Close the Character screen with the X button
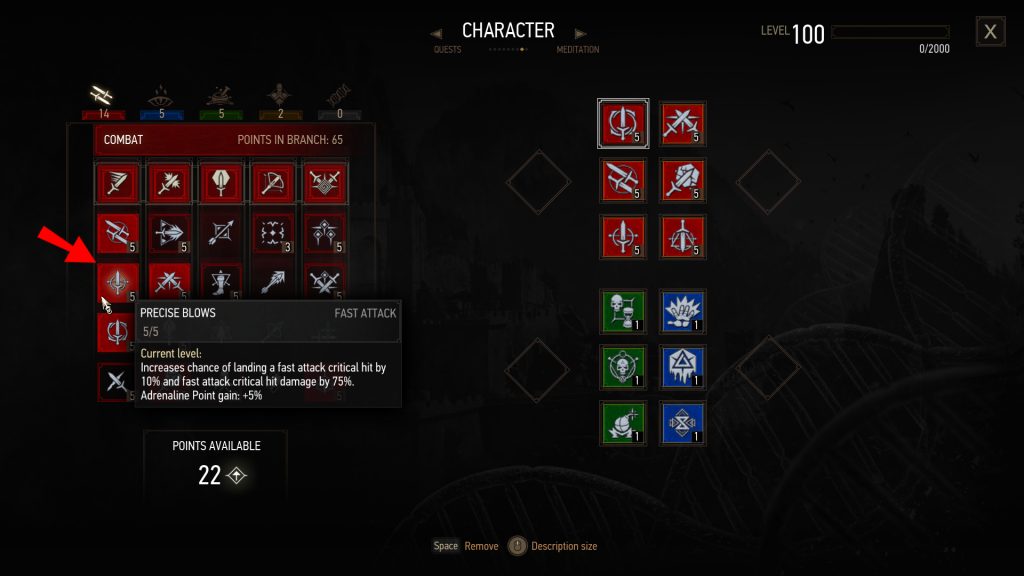This screenshot has width=1024, height=576. click(990, 32)
